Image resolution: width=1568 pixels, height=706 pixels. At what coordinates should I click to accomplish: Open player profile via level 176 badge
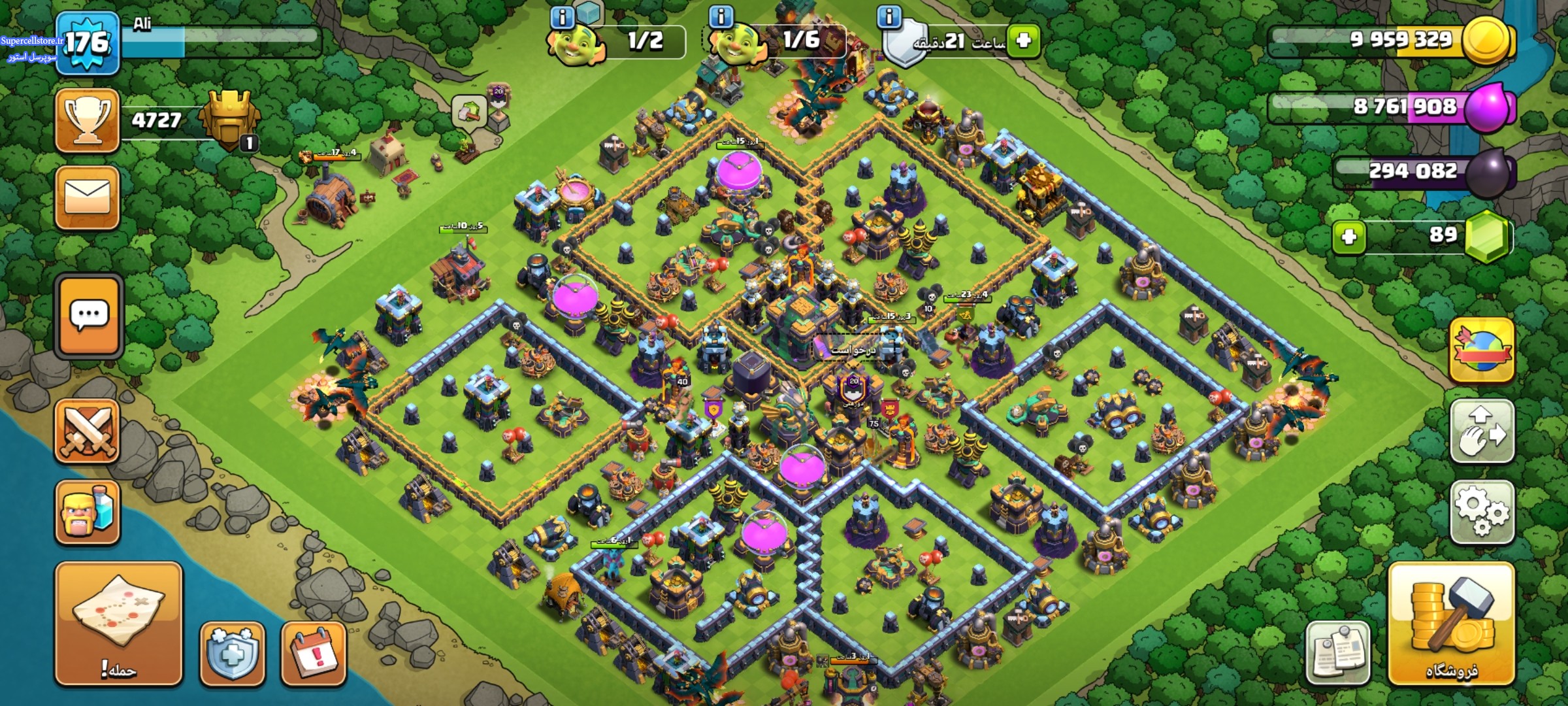88,43
